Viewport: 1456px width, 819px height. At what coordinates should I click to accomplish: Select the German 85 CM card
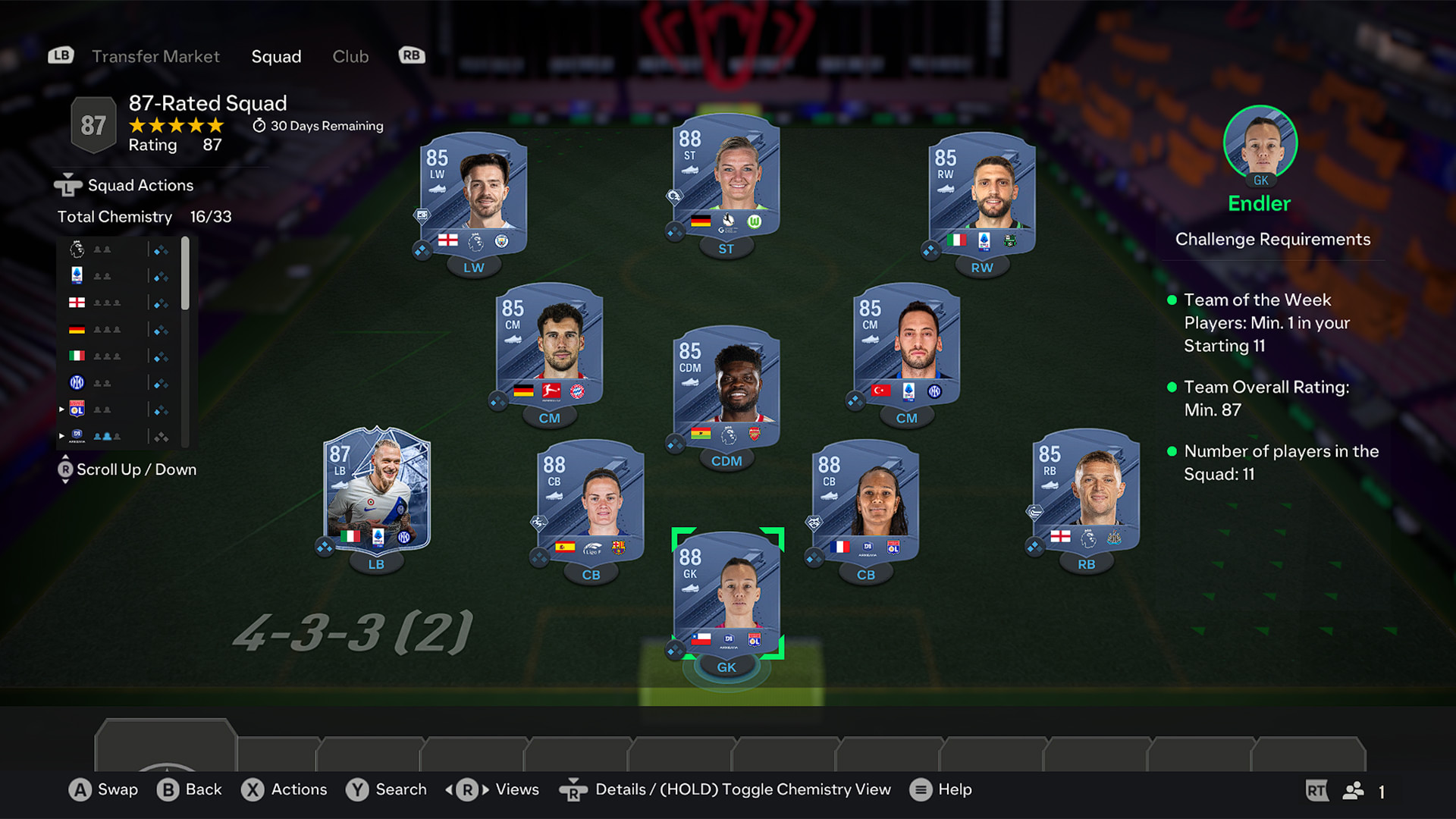pyautogui.click(x=549, y=345)
